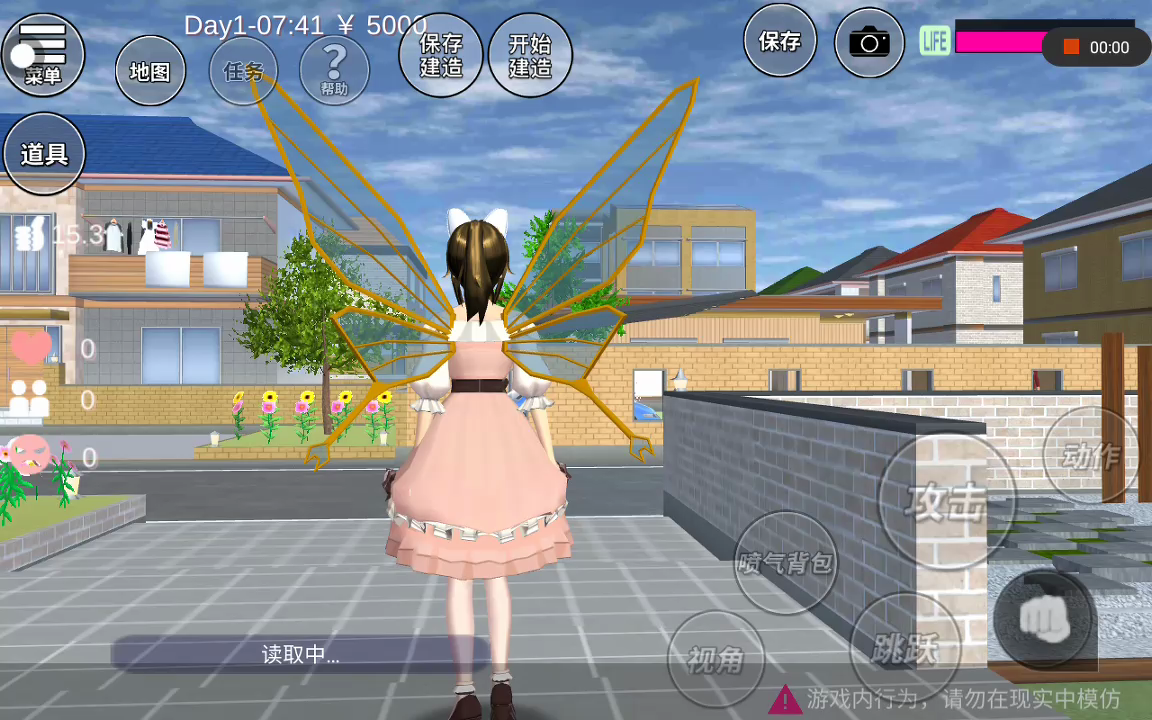This screenshot has height=720, width=1152.
Task: Open the 动作 actions button
Action: pos(1091,456)
